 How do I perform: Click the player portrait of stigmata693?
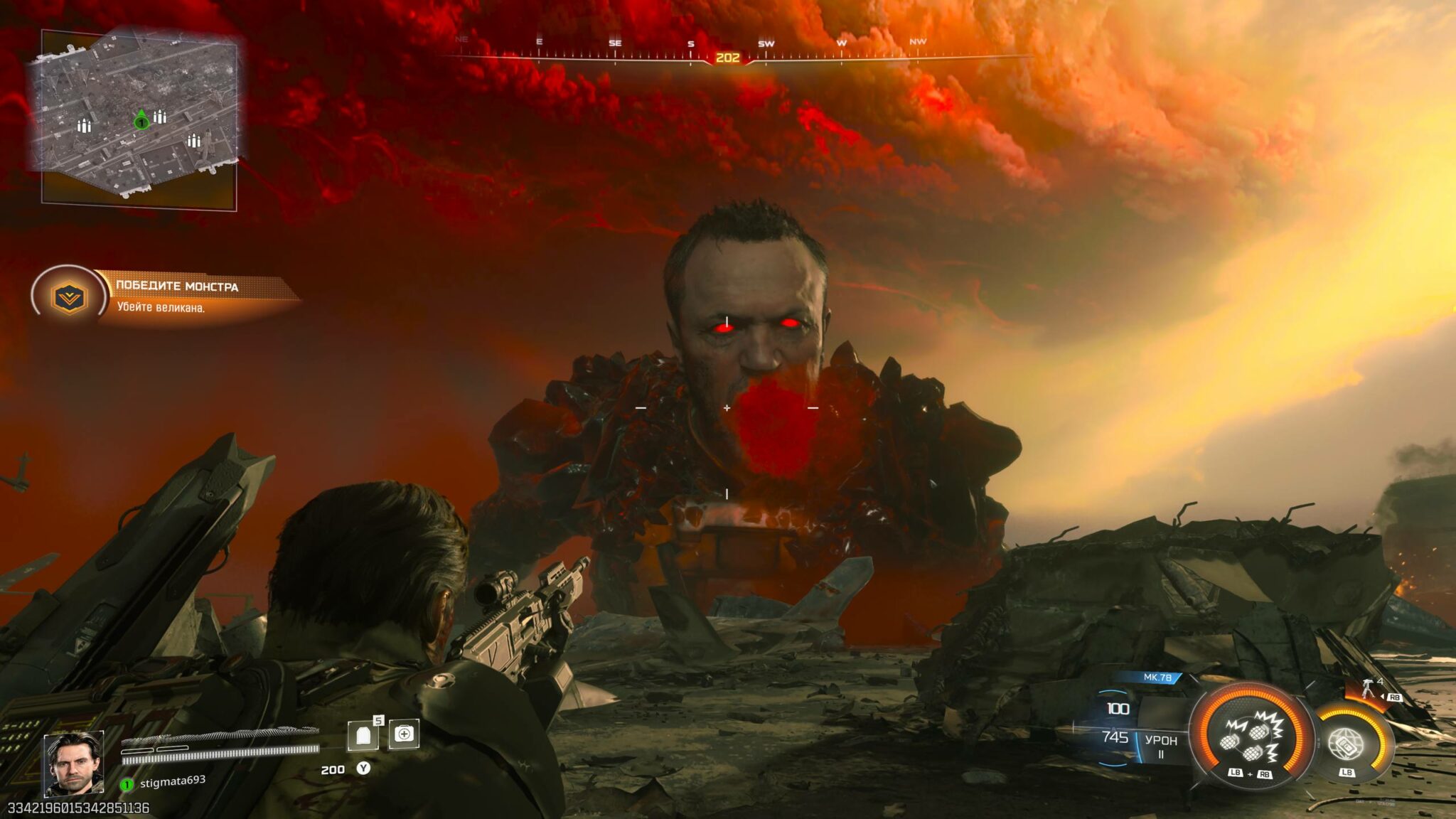tap(74, 763)
